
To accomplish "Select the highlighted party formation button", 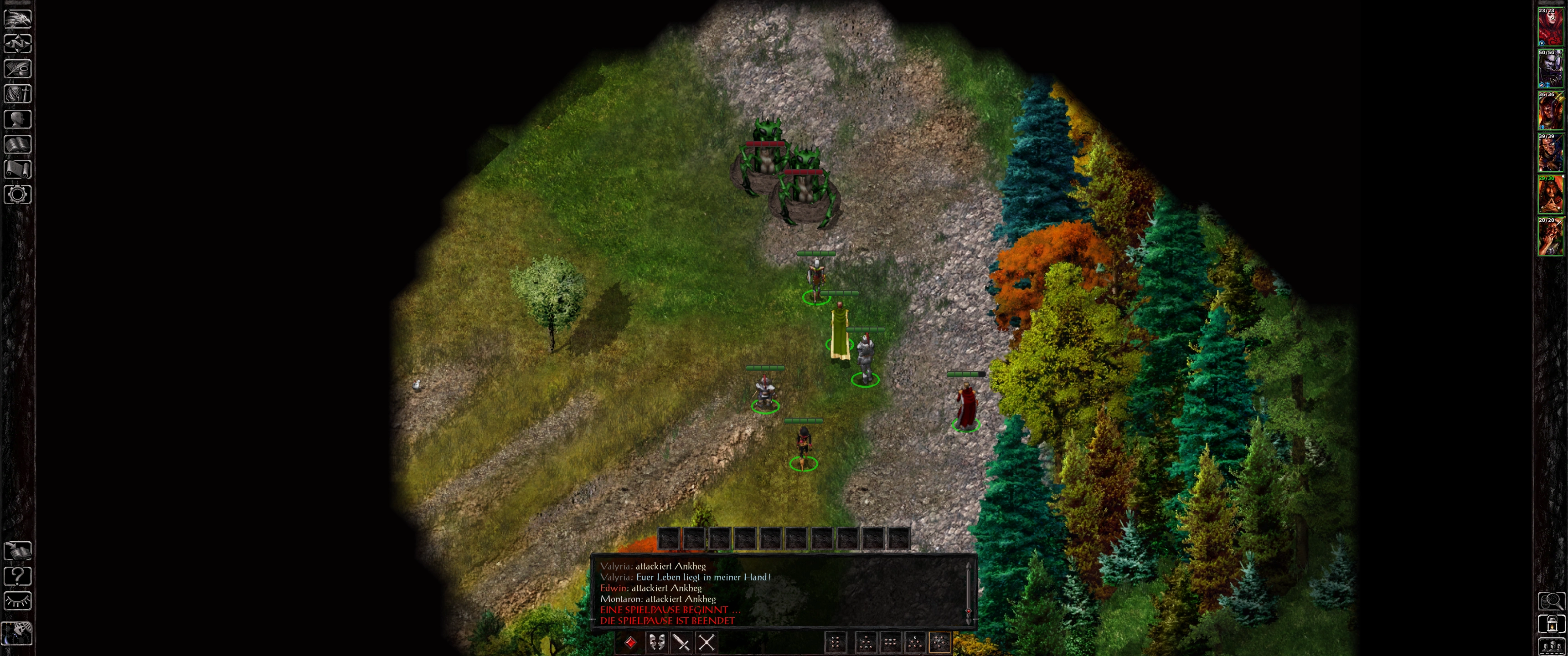I will [939, 642].
